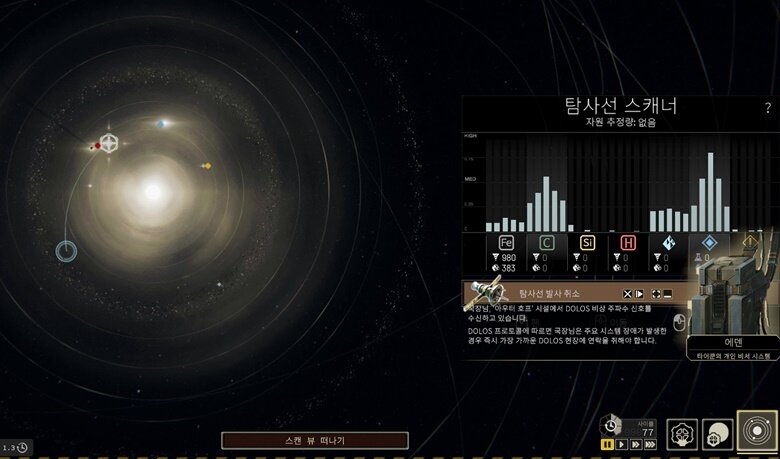Click the 스캔 뷰 떠나기 button
The image size is (780, 459).
[315, 440]
